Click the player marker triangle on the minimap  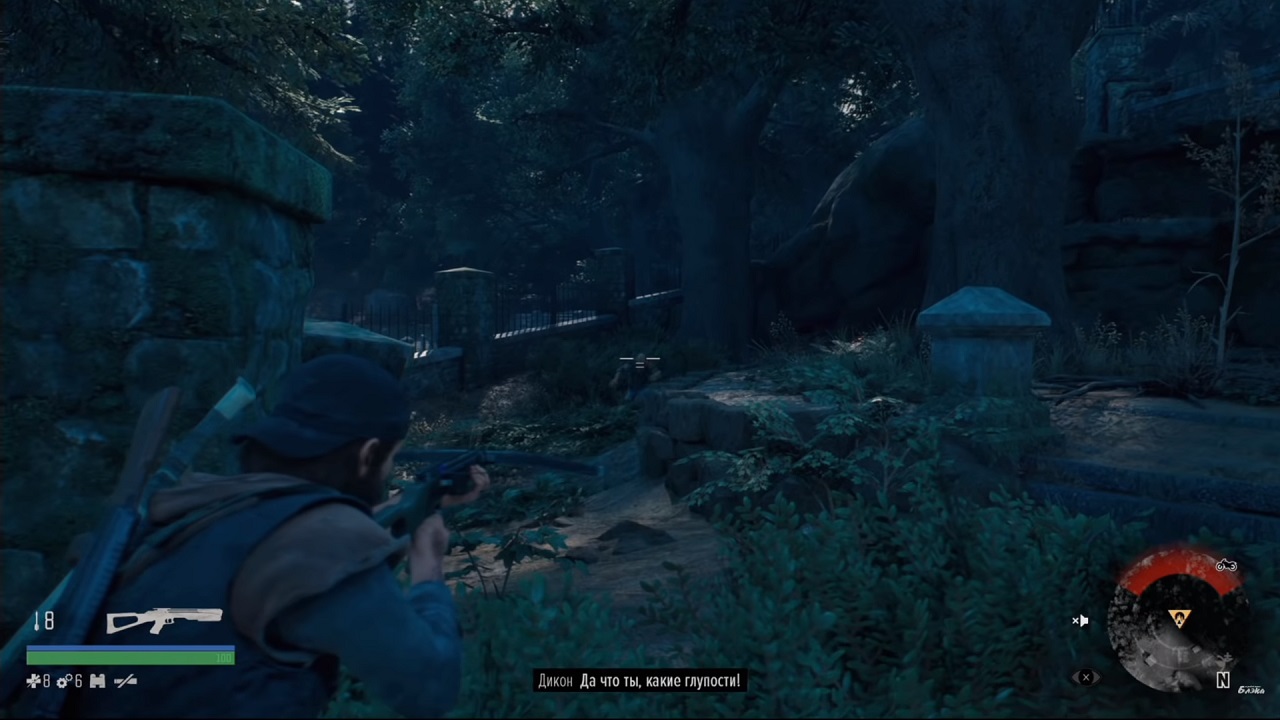tap(1179, 616)
